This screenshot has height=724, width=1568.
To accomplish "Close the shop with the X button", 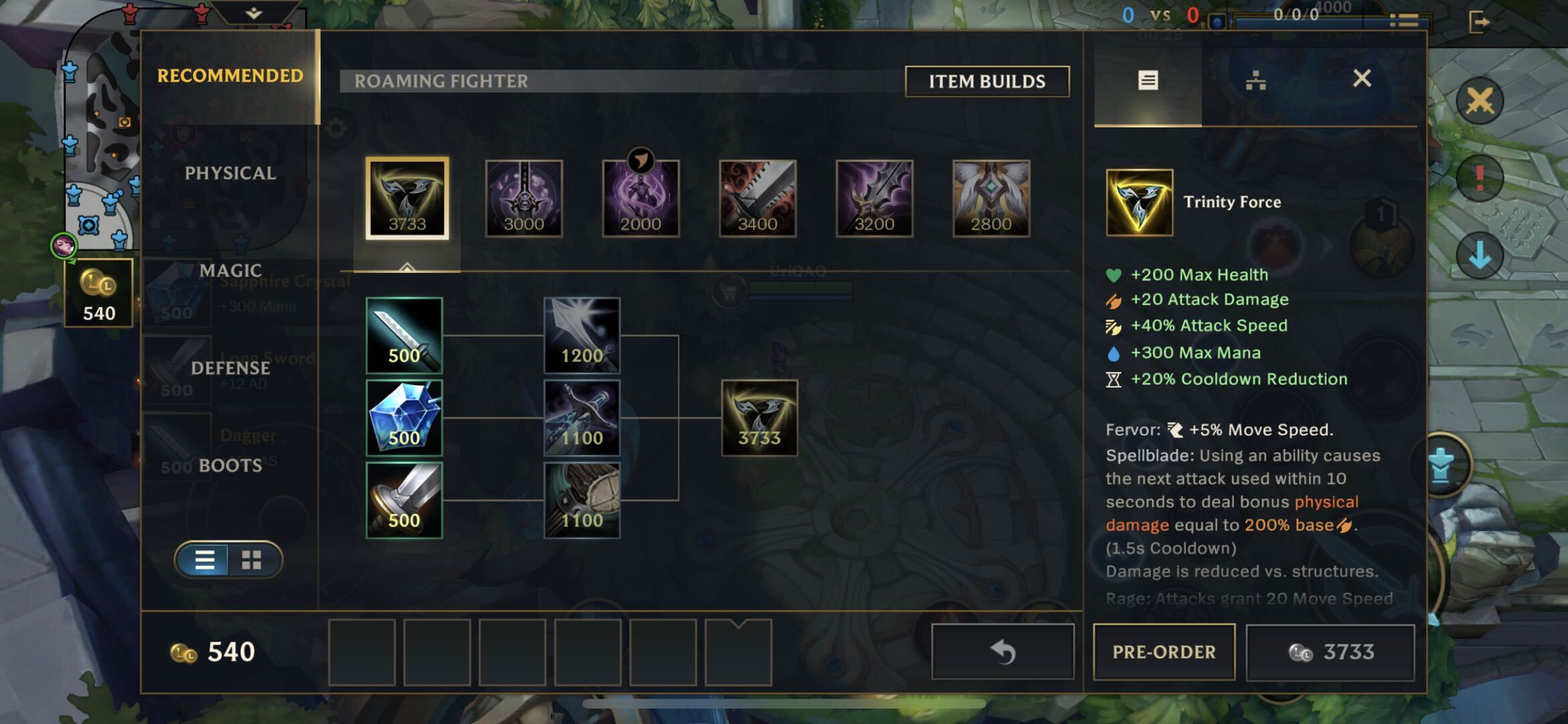I will click(1362, 79).
